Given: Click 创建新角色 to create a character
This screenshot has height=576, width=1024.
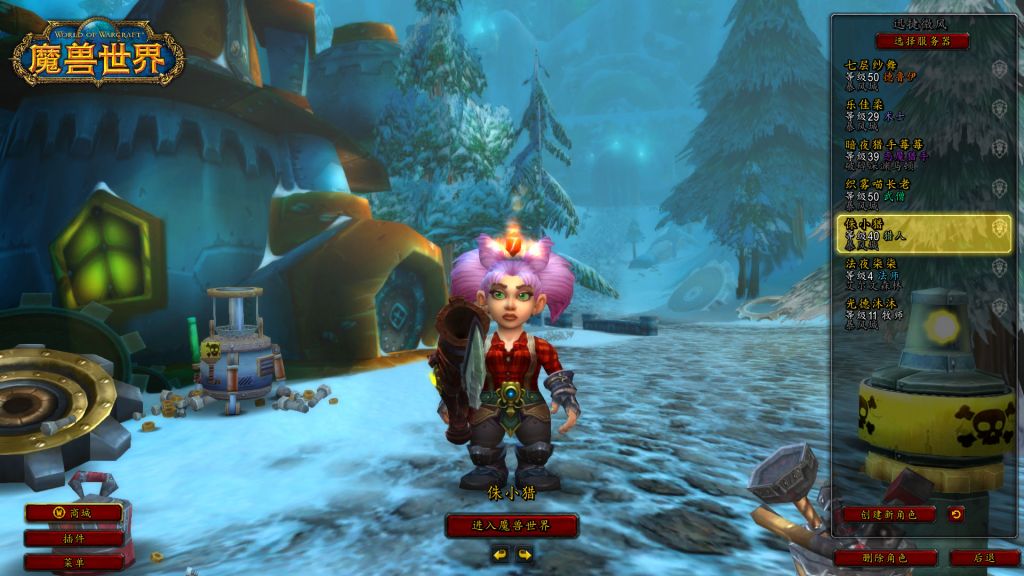Looking at the screenshot, I should pyautogui.click(x=887, y=514).
